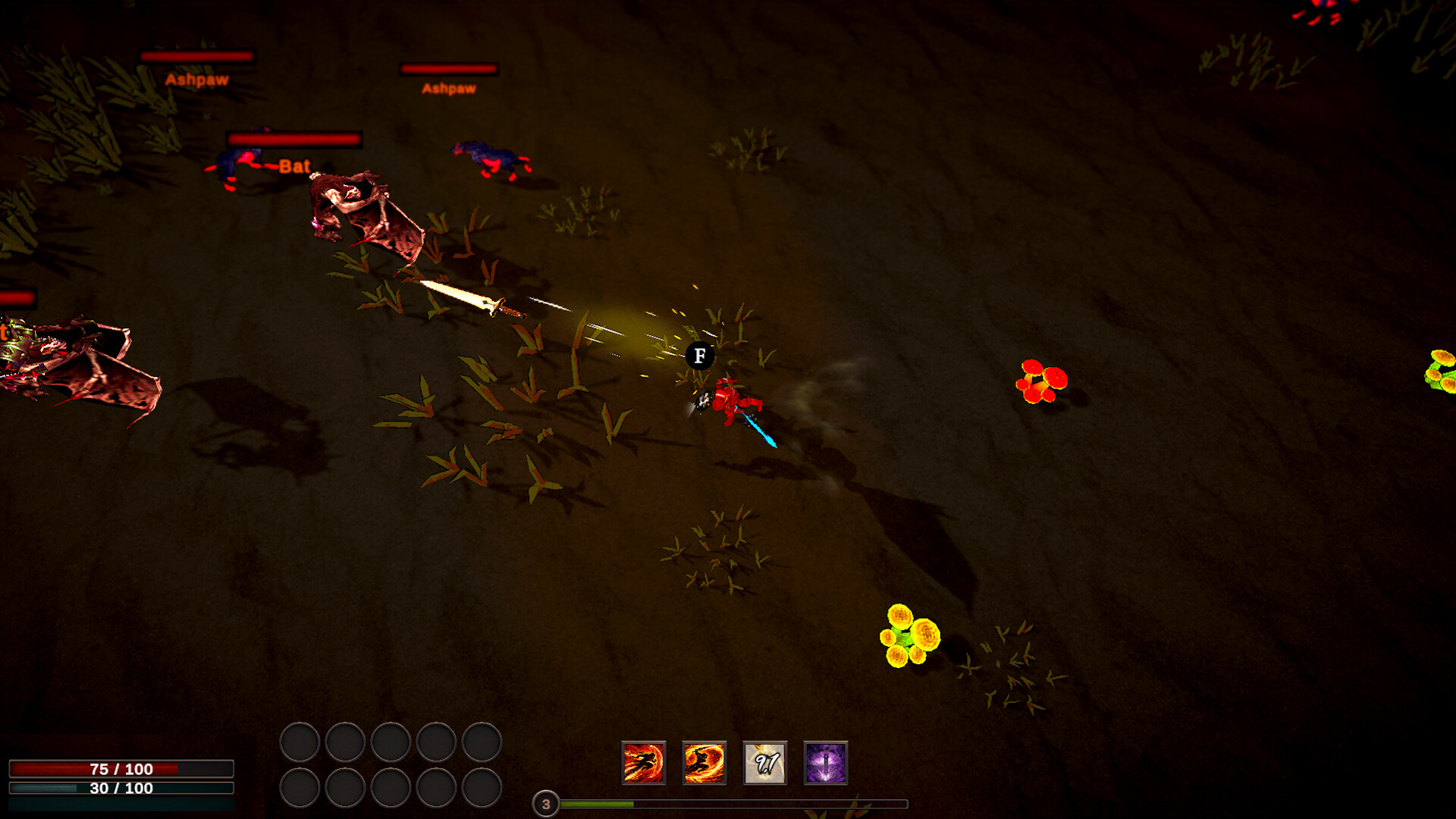The width and height of the screenshot is (1456, 819).
Task: Activate the fiery dash ability
Action: click(x=643, y=763)
